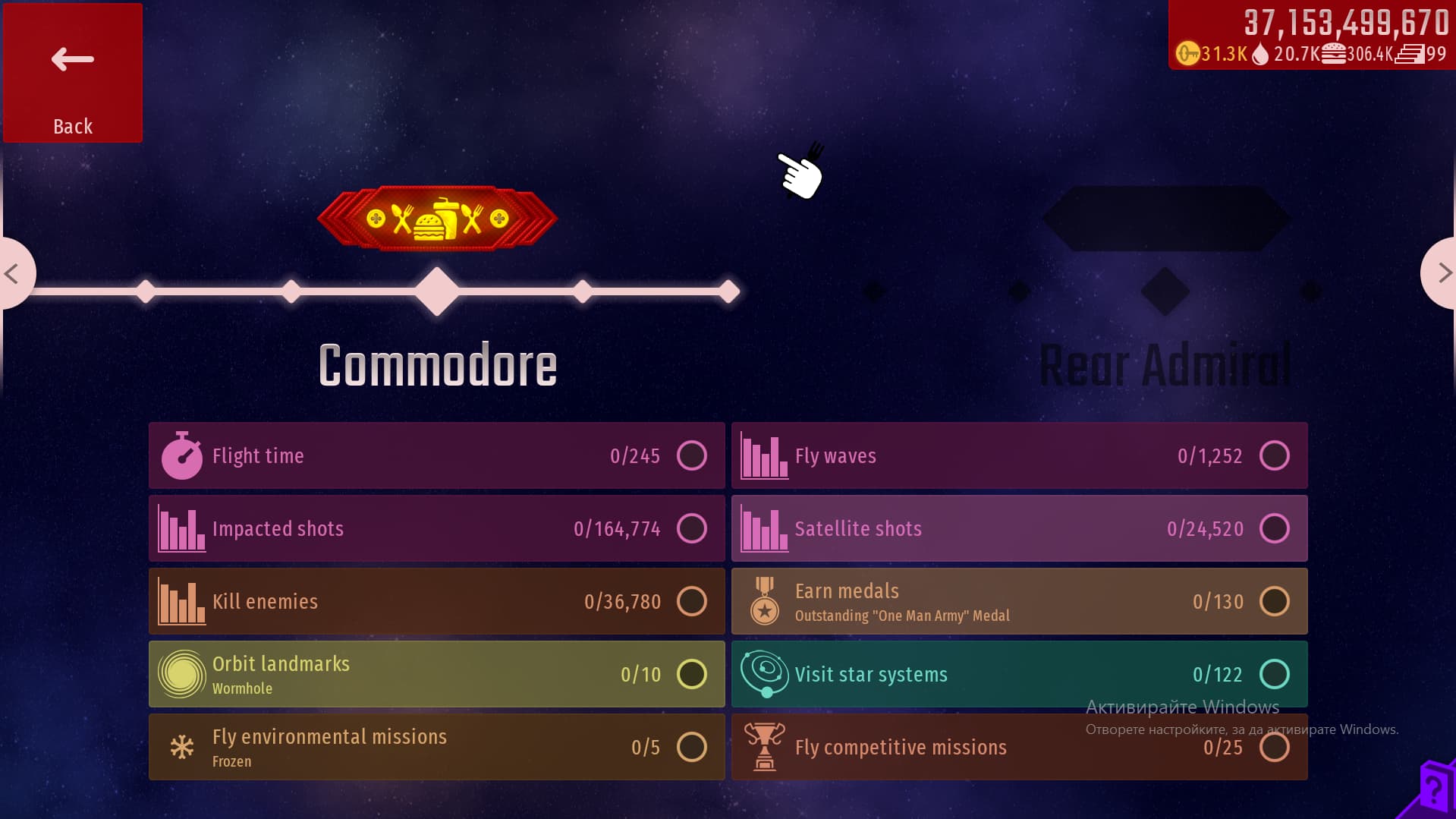Open the Satellite shots objective
Image resolution: width=1456 pixels, height=819 pixels.
pyautogui.click(x=1019, y=528)
